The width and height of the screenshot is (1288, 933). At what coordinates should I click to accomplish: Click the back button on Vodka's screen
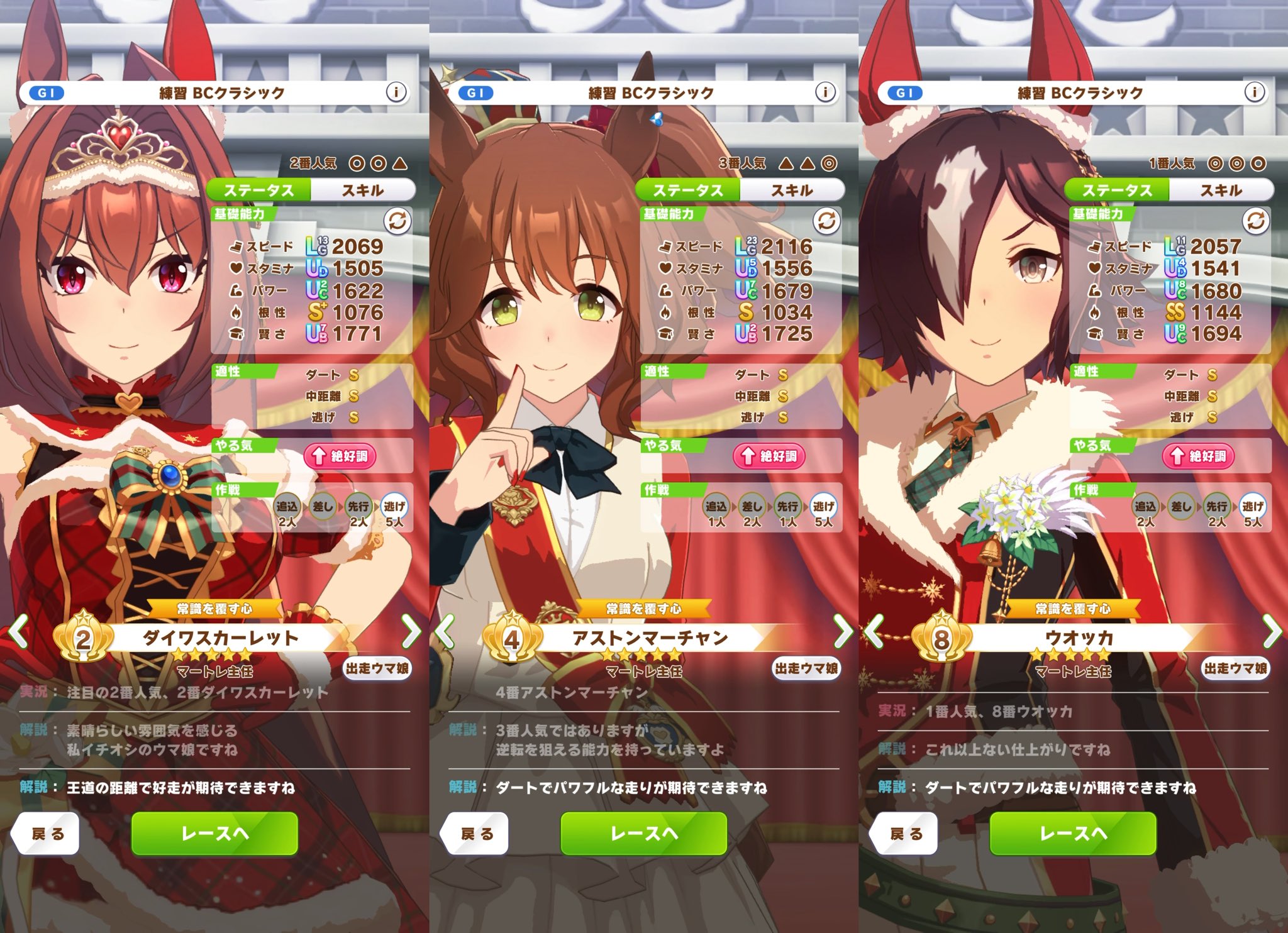click(x=906, y=834)
